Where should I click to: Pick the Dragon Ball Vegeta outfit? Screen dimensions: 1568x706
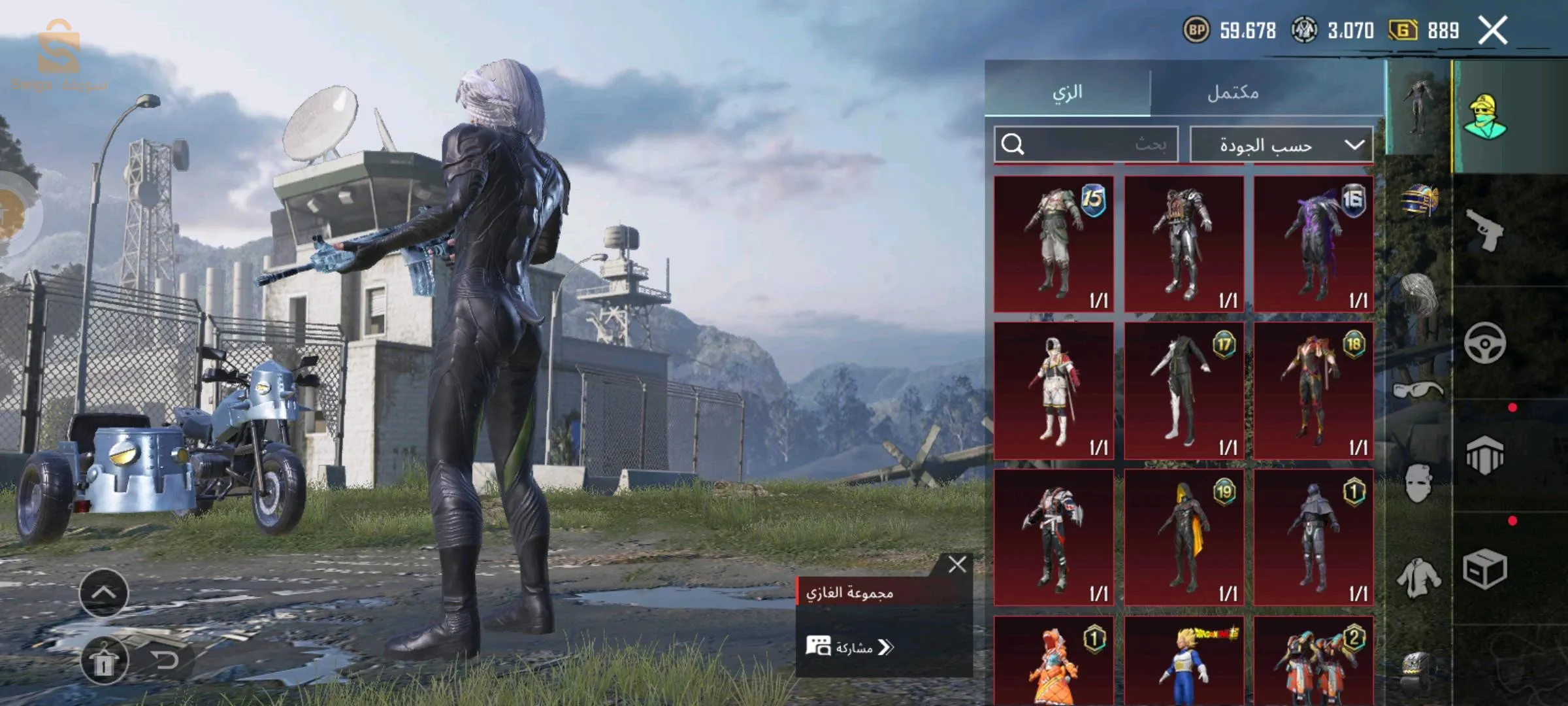pyautogui.click(x=1183, y=662)
